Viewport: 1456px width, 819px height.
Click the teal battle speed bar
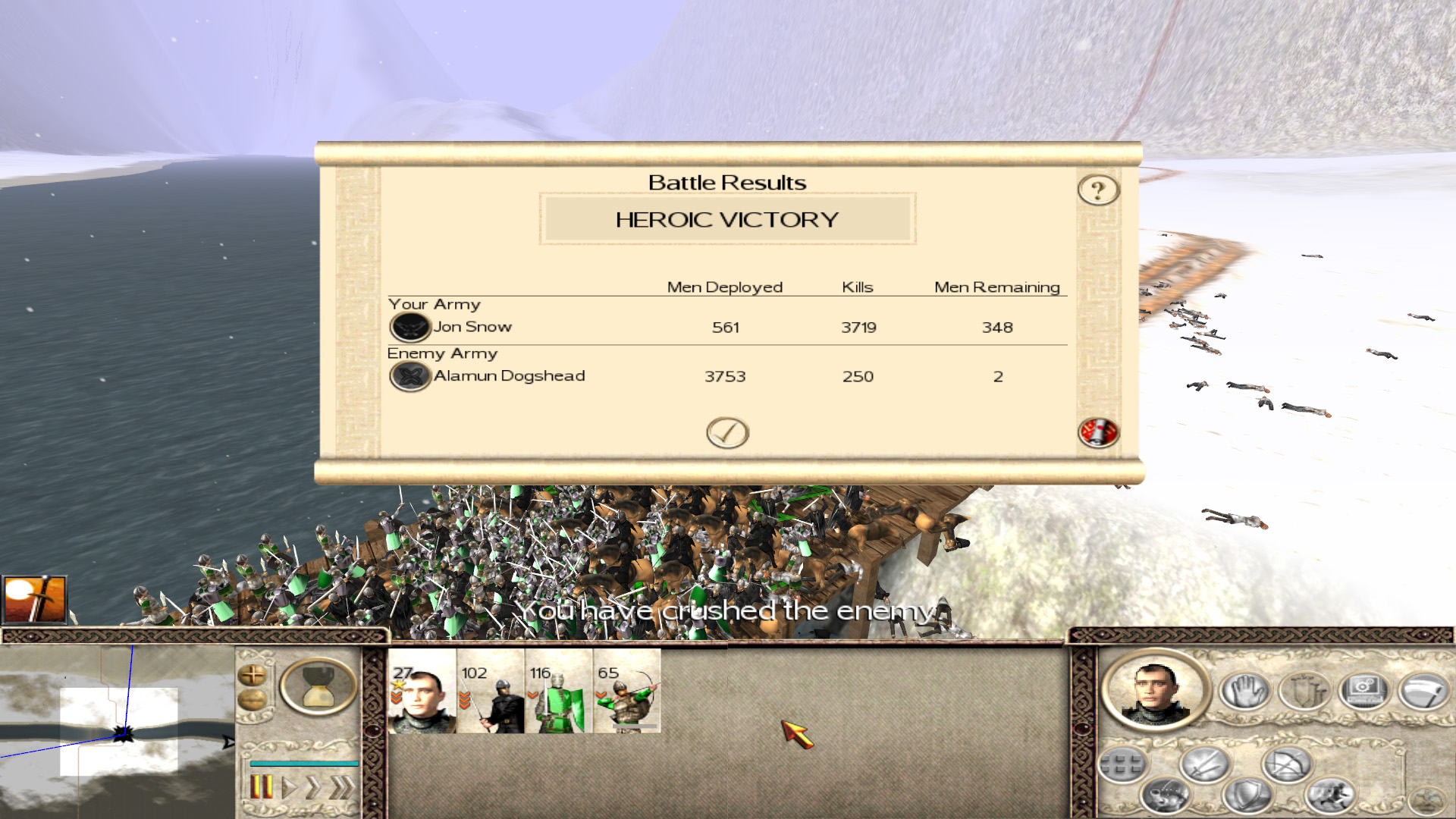pos(305,764)
